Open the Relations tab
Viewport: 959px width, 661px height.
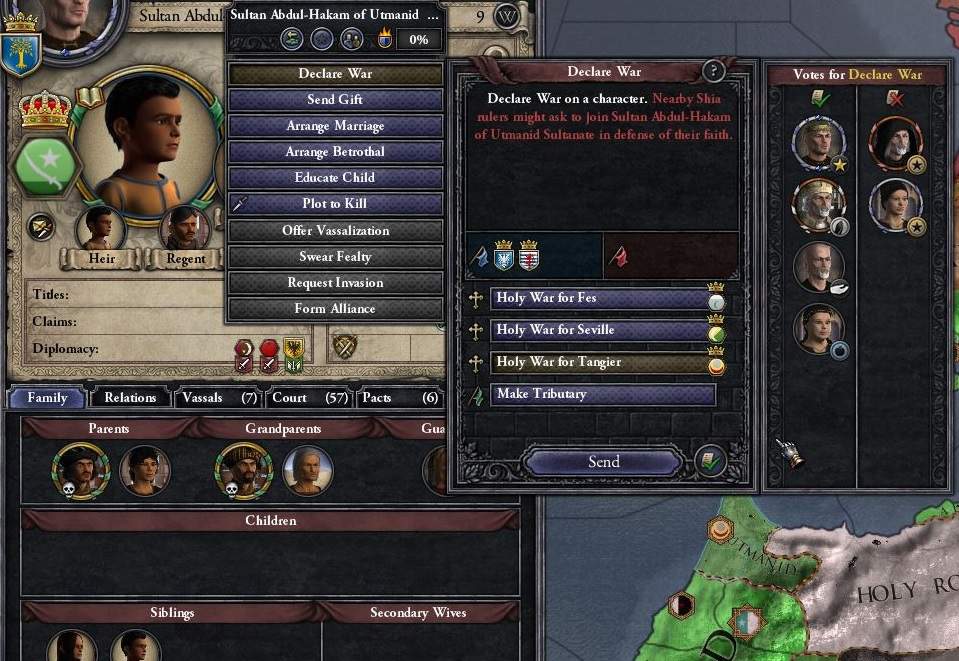pos(130,398)
